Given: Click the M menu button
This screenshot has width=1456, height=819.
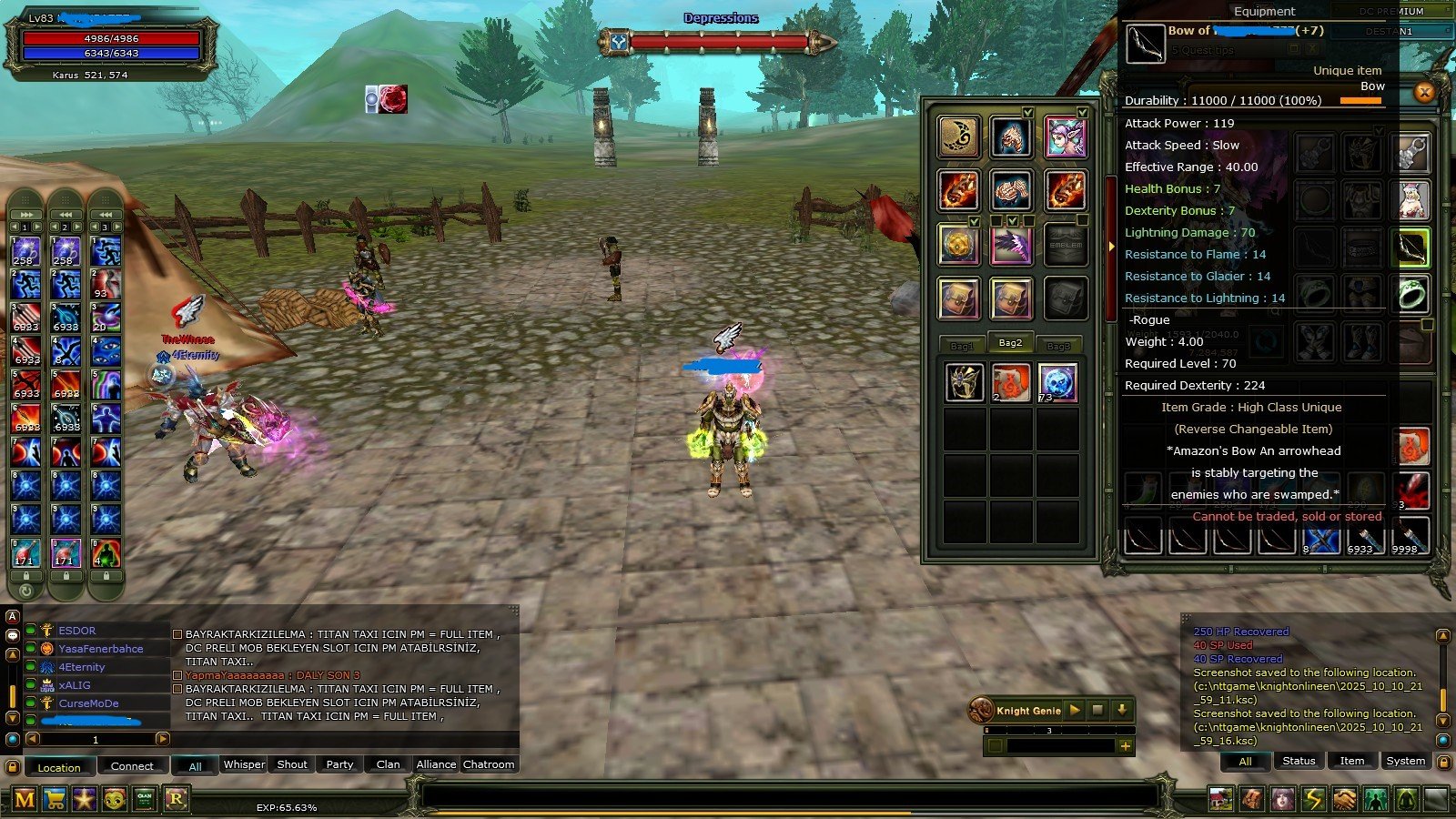Looking at the screenshot, I should coord(25,799).
